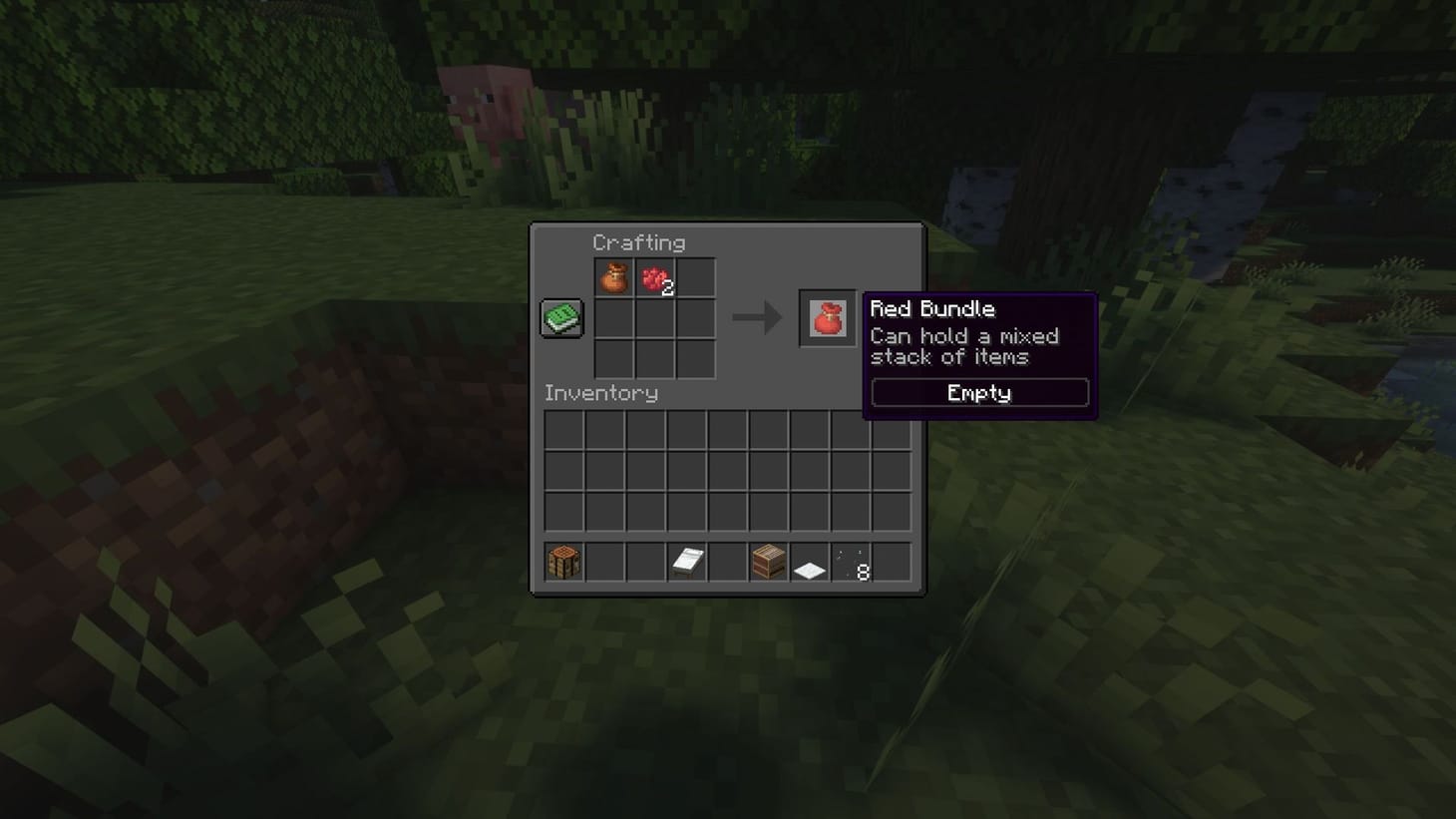Screen dimensions: 1456x819
Task: Click the Crafting title label
Action: coord(639,242)
